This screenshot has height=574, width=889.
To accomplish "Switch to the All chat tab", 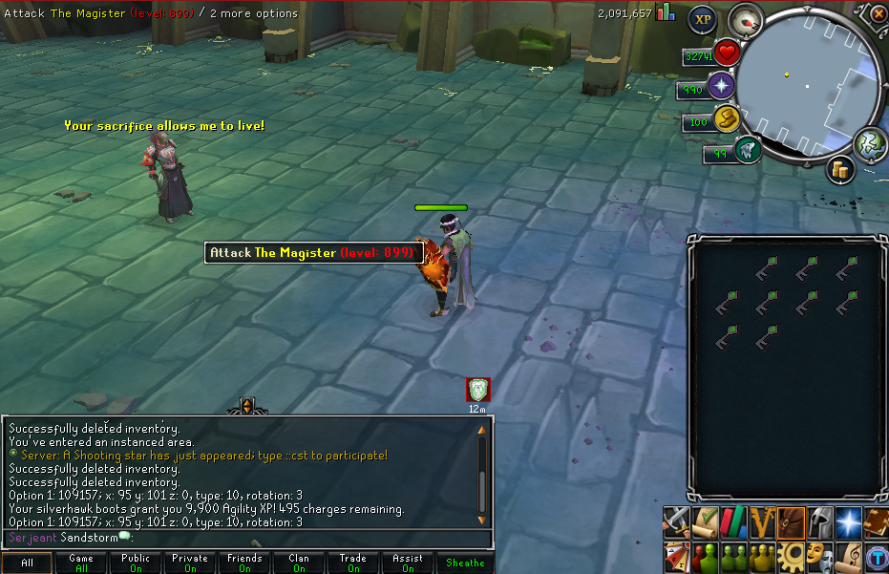I will 27,563.
